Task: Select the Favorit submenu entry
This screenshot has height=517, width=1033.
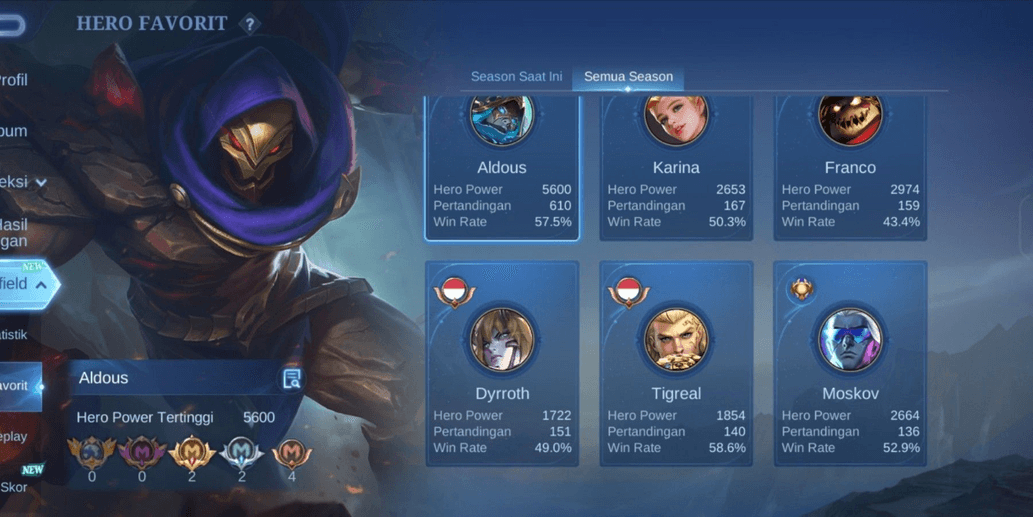Action: (16, 386)
